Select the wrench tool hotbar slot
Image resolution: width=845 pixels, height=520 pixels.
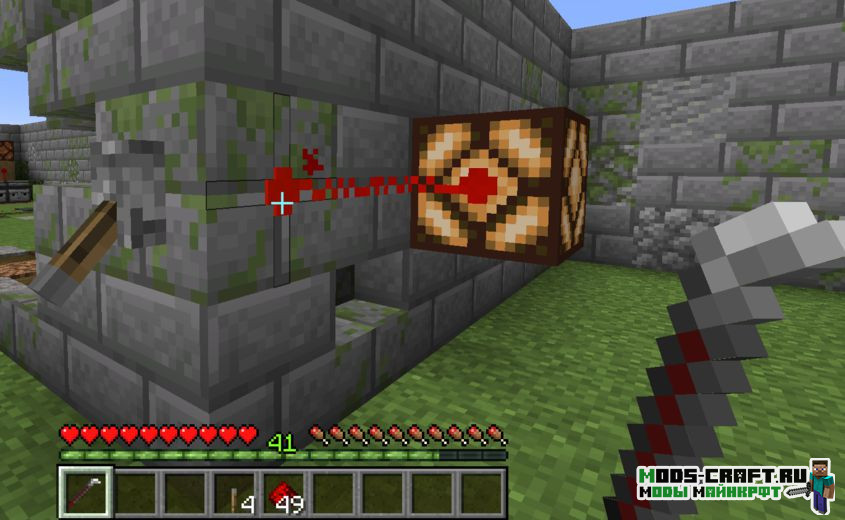(x=85, y=493)
